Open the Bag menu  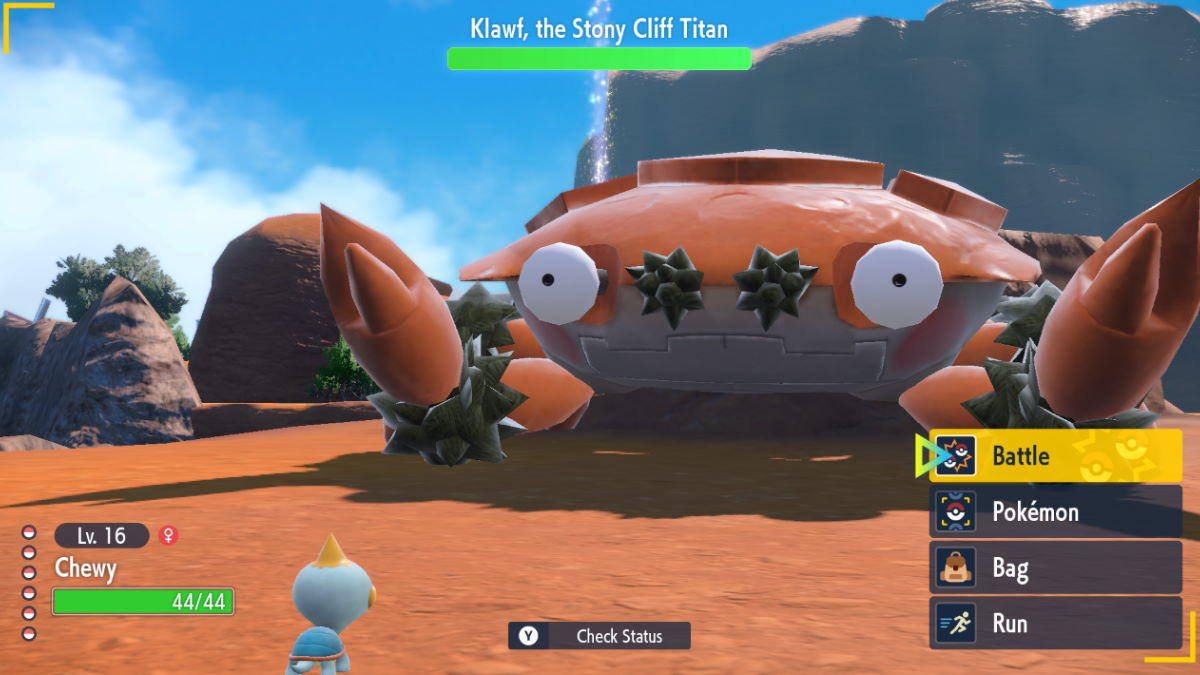pyautogui.click(x=1055, y=568)
